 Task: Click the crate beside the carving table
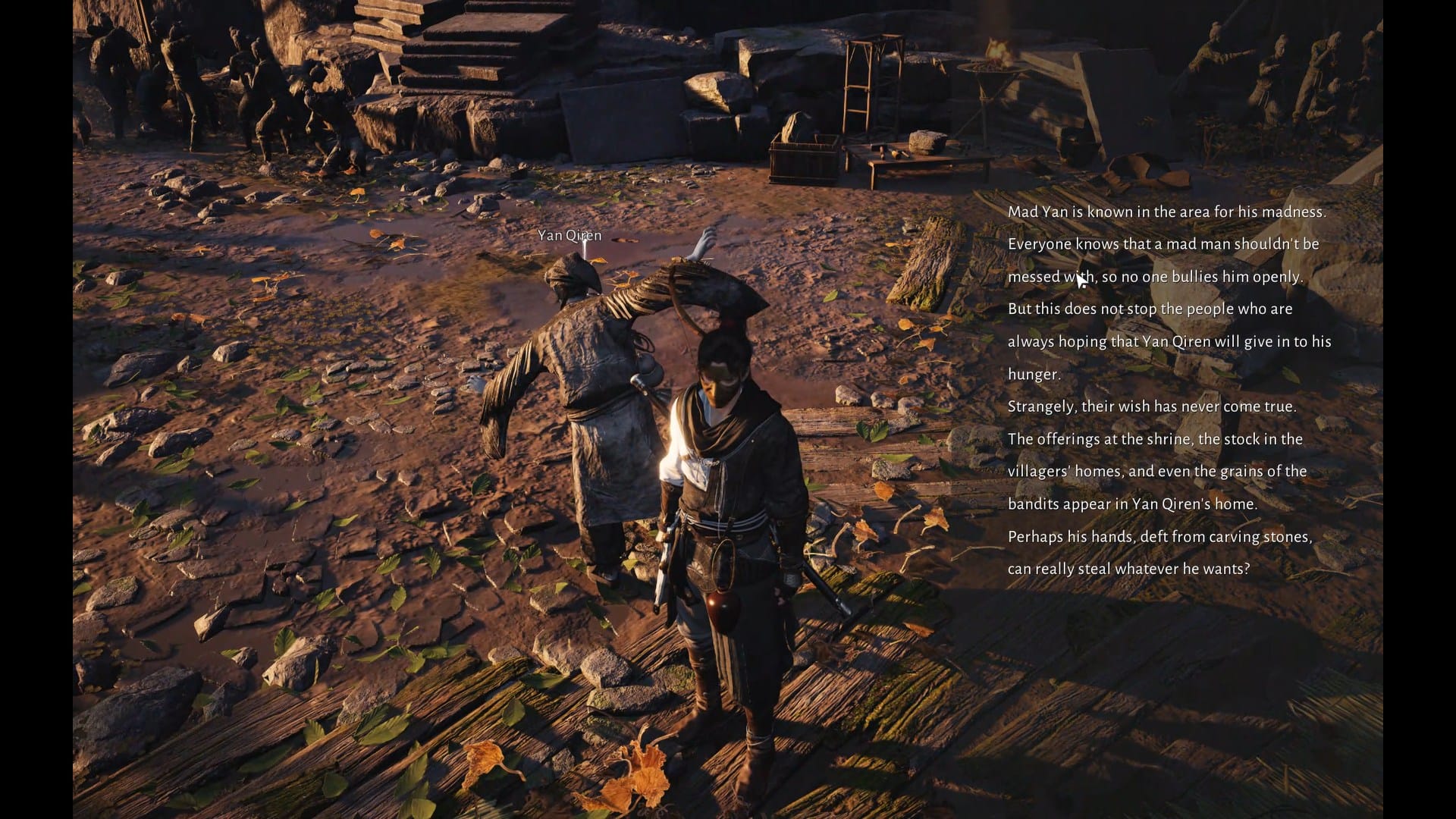coord(804,159)
